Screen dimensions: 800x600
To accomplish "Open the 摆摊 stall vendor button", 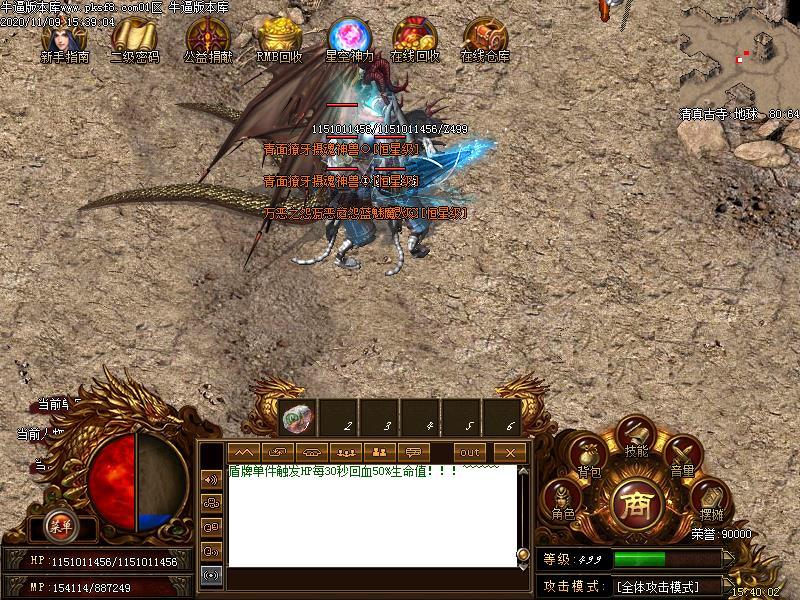I will (x=708, y=496).
